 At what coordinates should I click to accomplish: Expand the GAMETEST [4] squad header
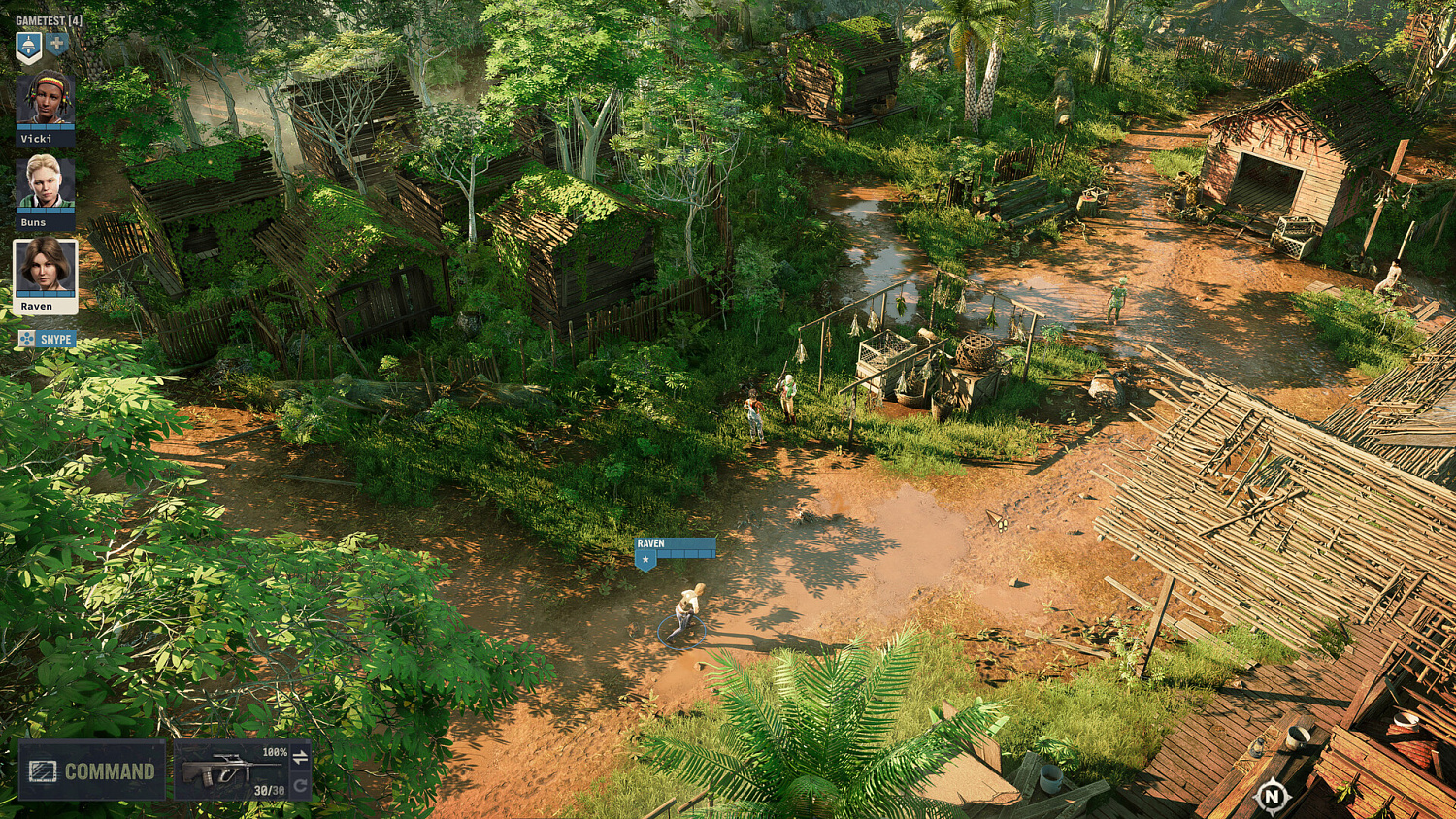(50, 19)
